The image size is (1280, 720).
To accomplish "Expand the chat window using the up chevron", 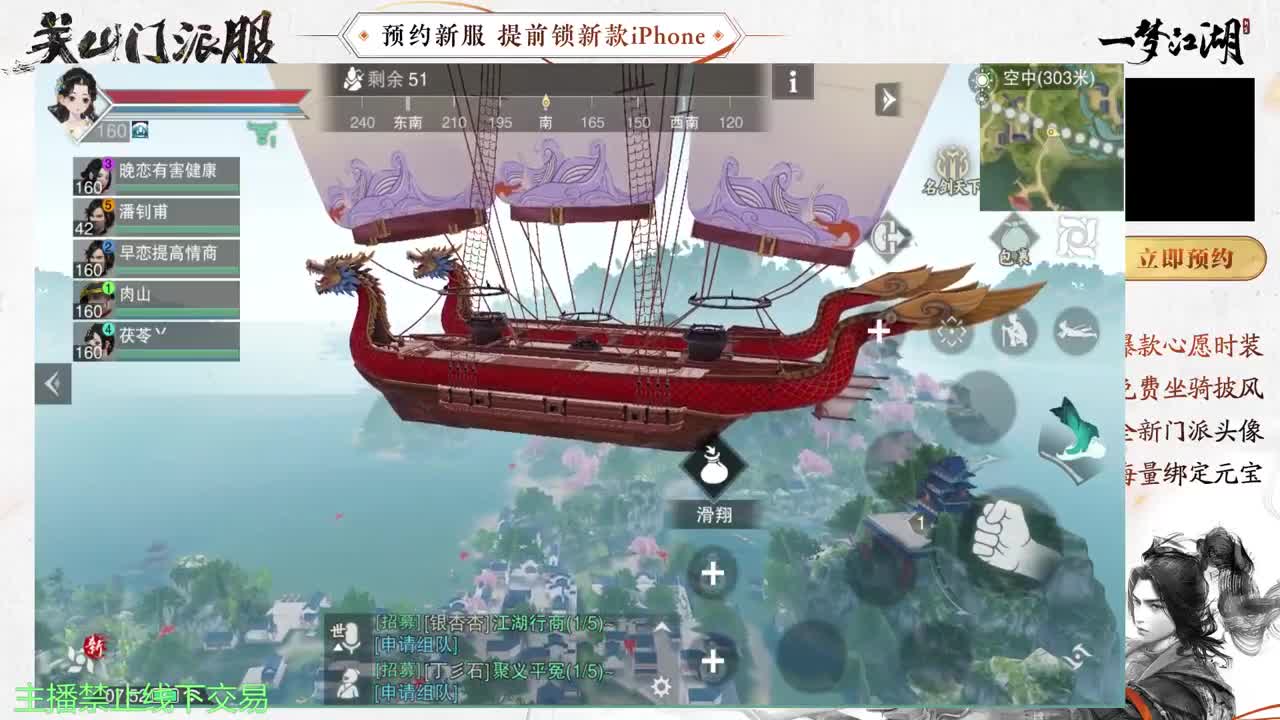I will [661, 627].
